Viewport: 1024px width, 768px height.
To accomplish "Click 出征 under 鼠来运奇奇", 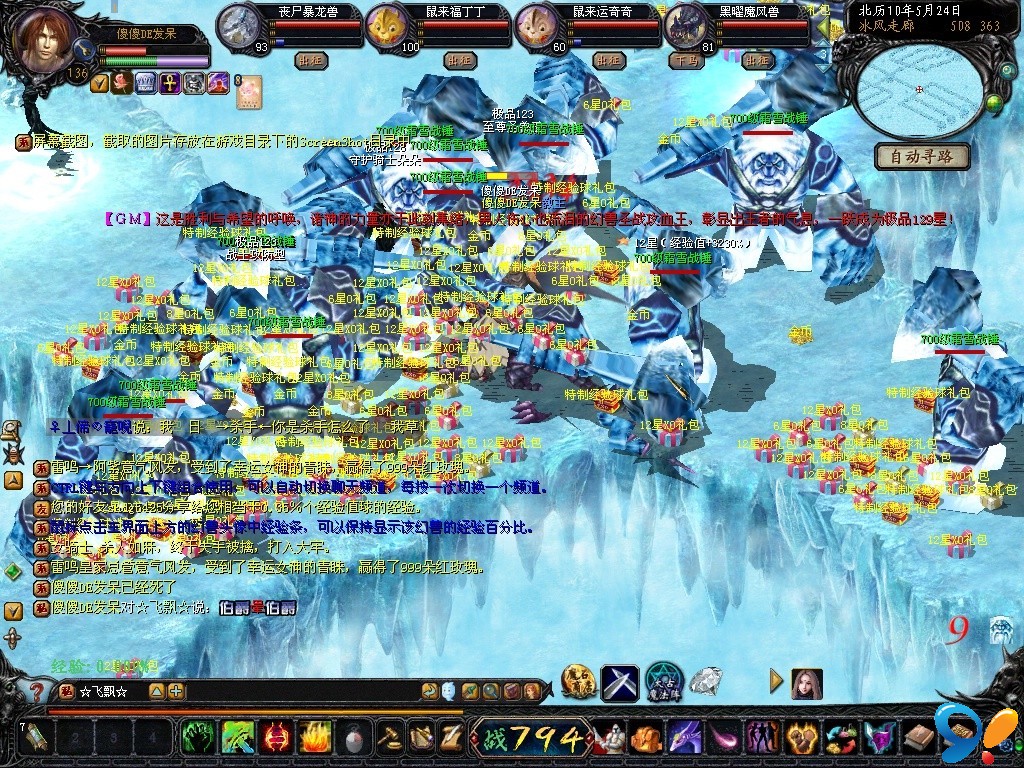I will 609,60.
